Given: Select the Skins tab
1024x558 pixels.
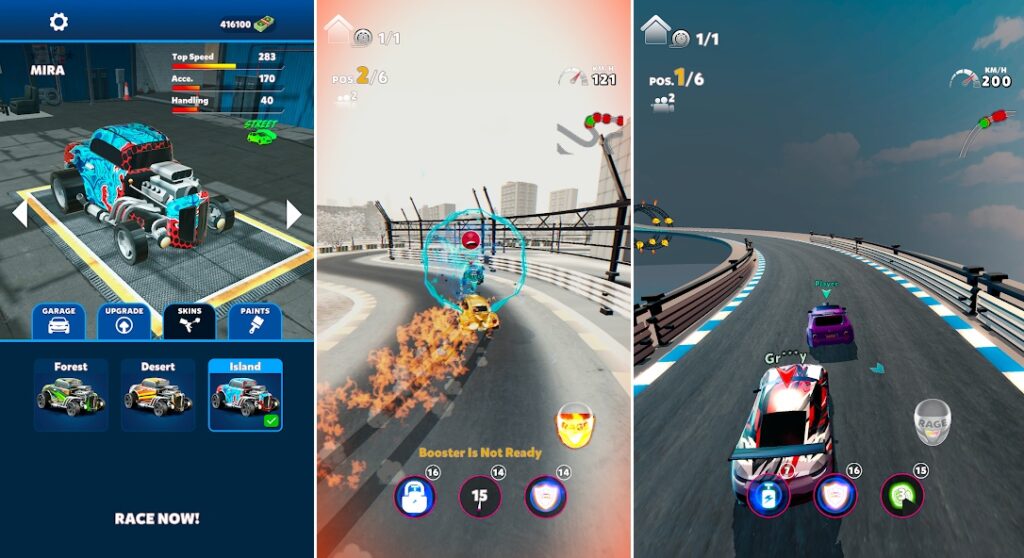Looking at the screenshot, I should (190, 321).
